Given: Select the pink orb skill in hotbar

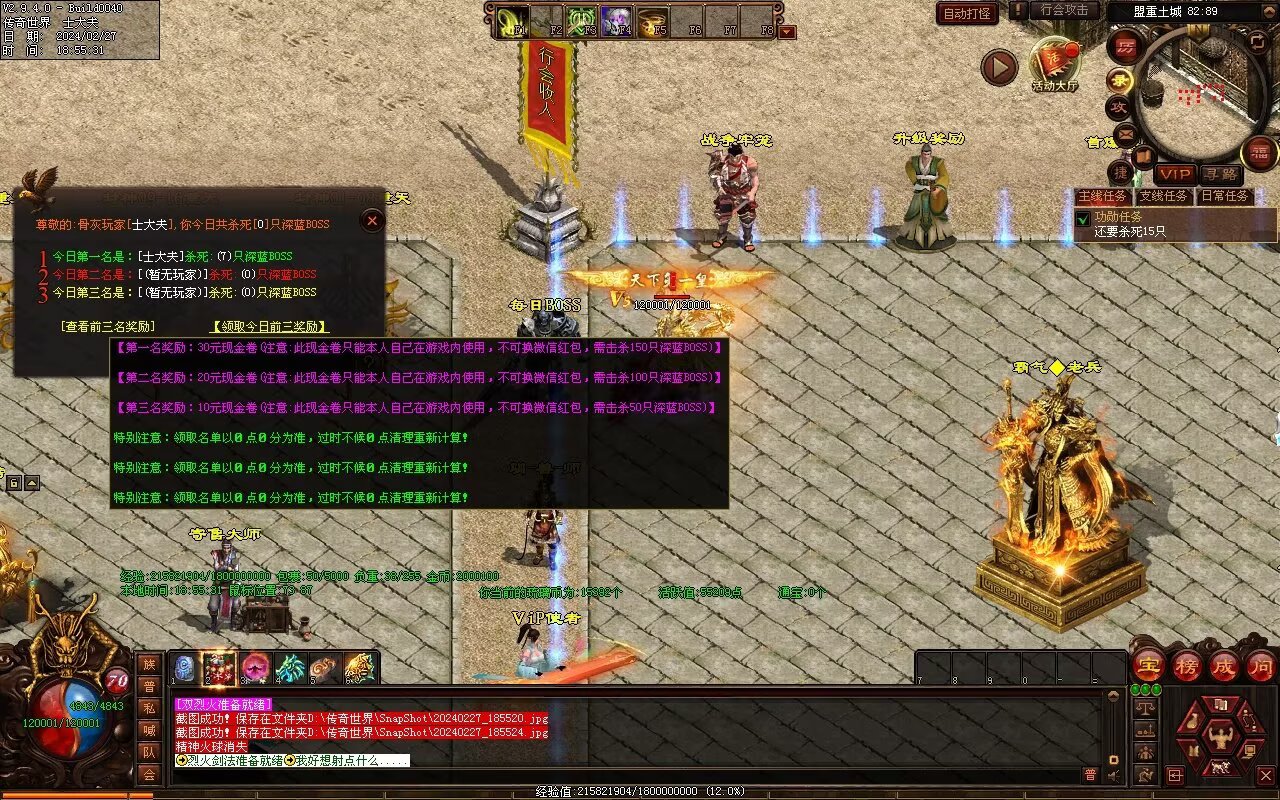Looking at the screenshot, I should point(254,667).
